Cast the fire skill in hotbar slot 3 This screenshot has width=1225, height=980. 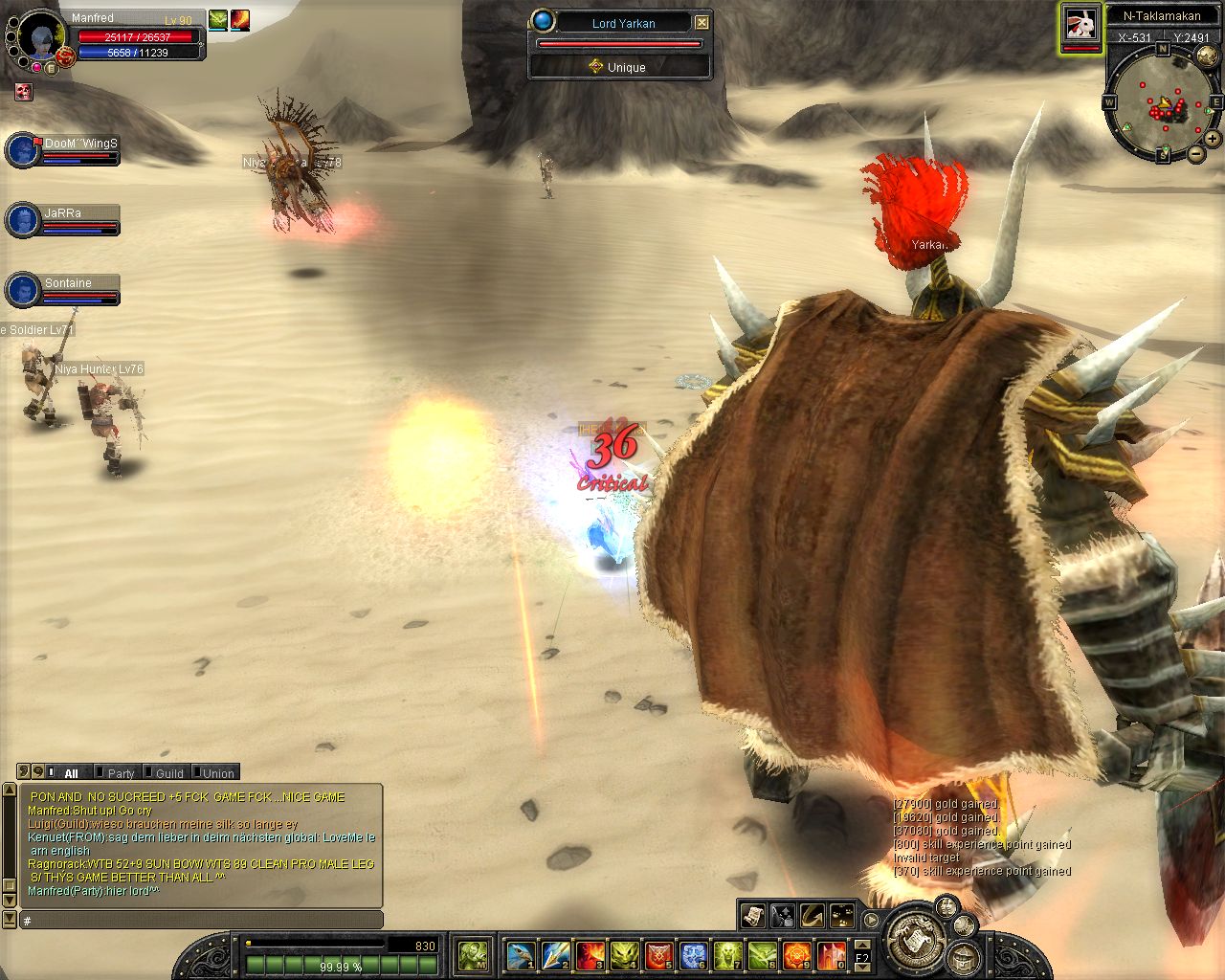590,954
